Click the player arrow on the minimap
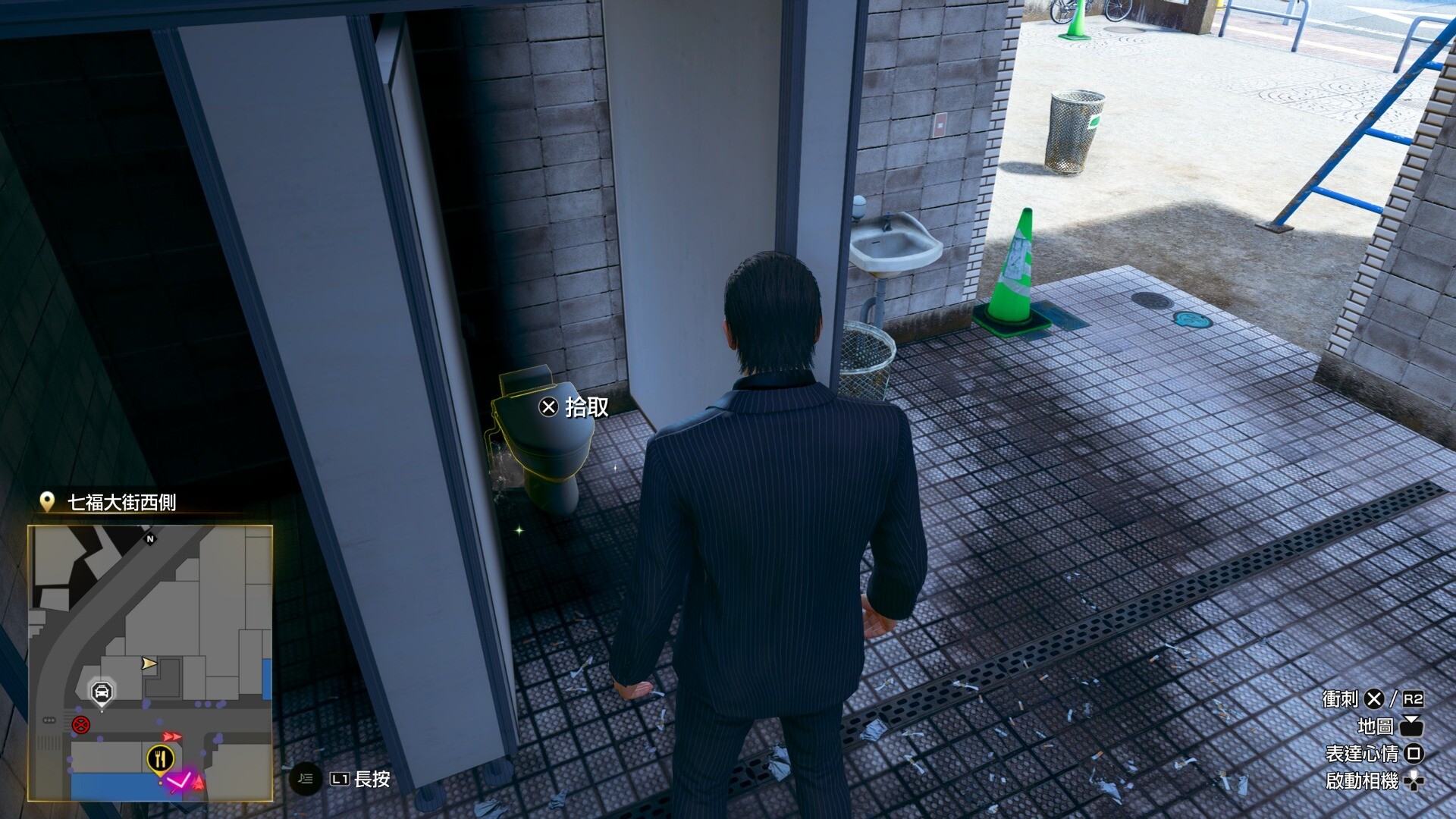Image resolution: width=1456 pixels, height=819 pixels. [x=149, y=664]
